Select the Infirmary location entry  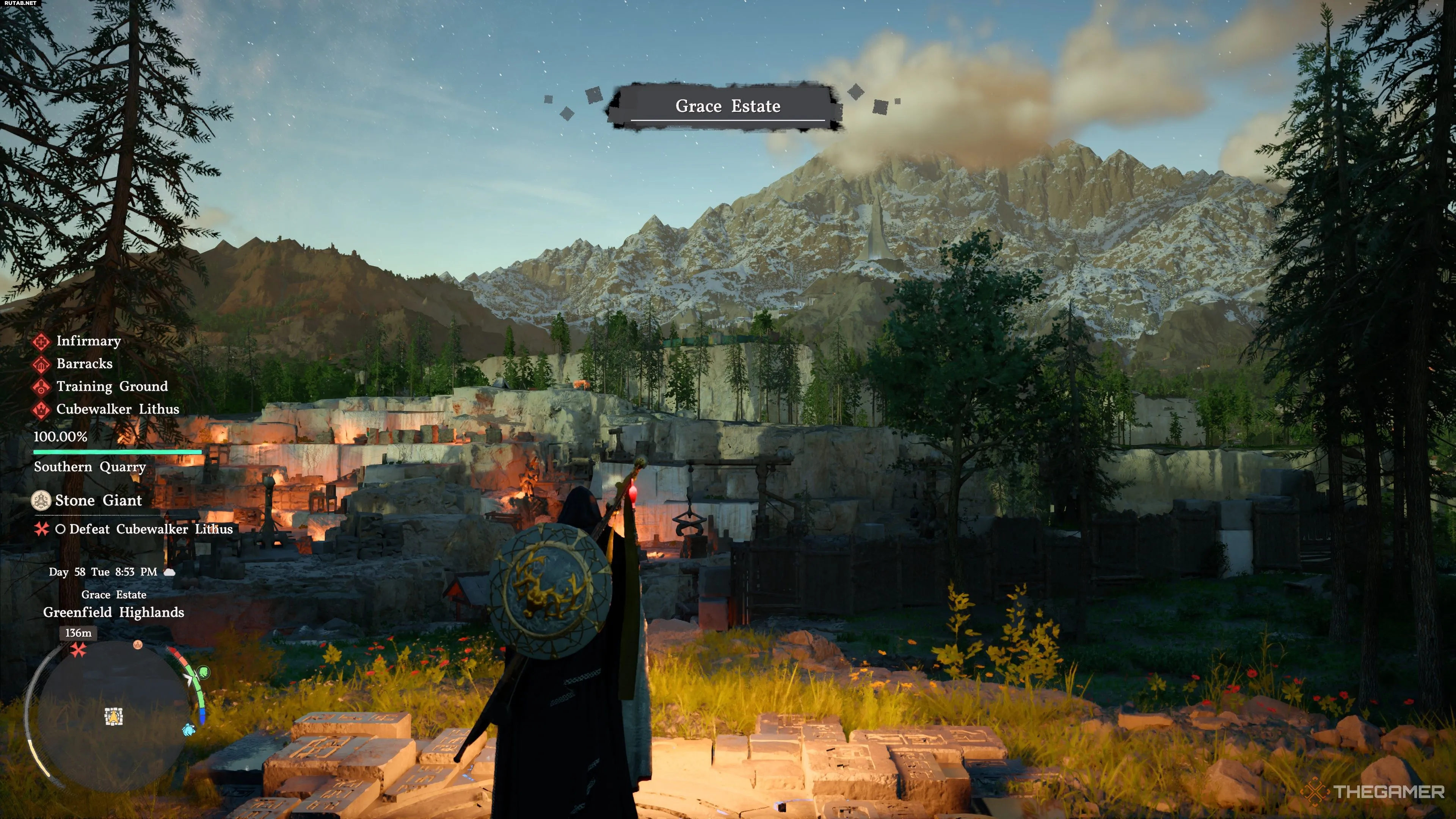pyautogui.click(x=88, y=341)
